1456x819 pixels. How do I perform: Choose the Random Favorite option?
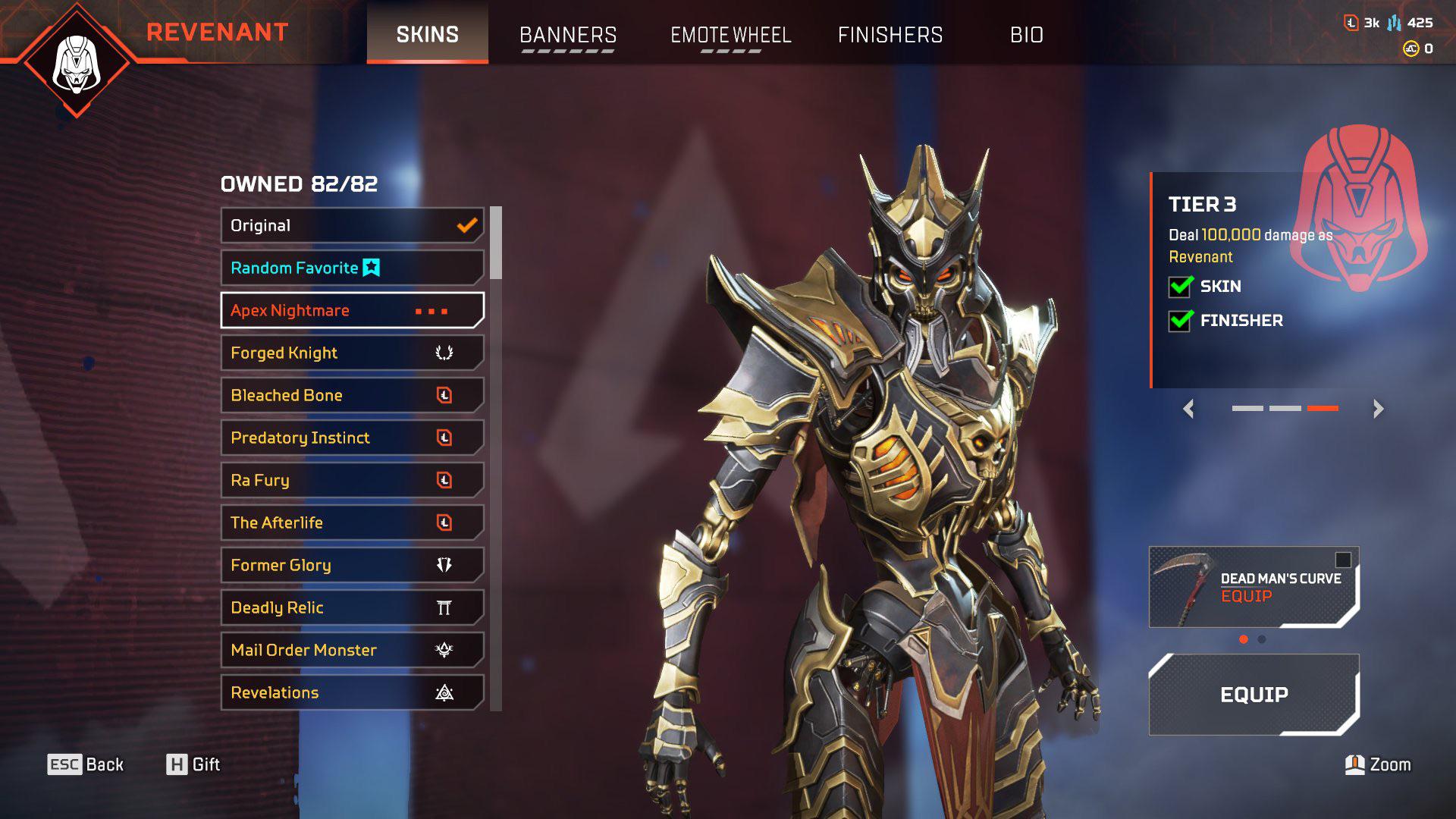pos(352,268)
